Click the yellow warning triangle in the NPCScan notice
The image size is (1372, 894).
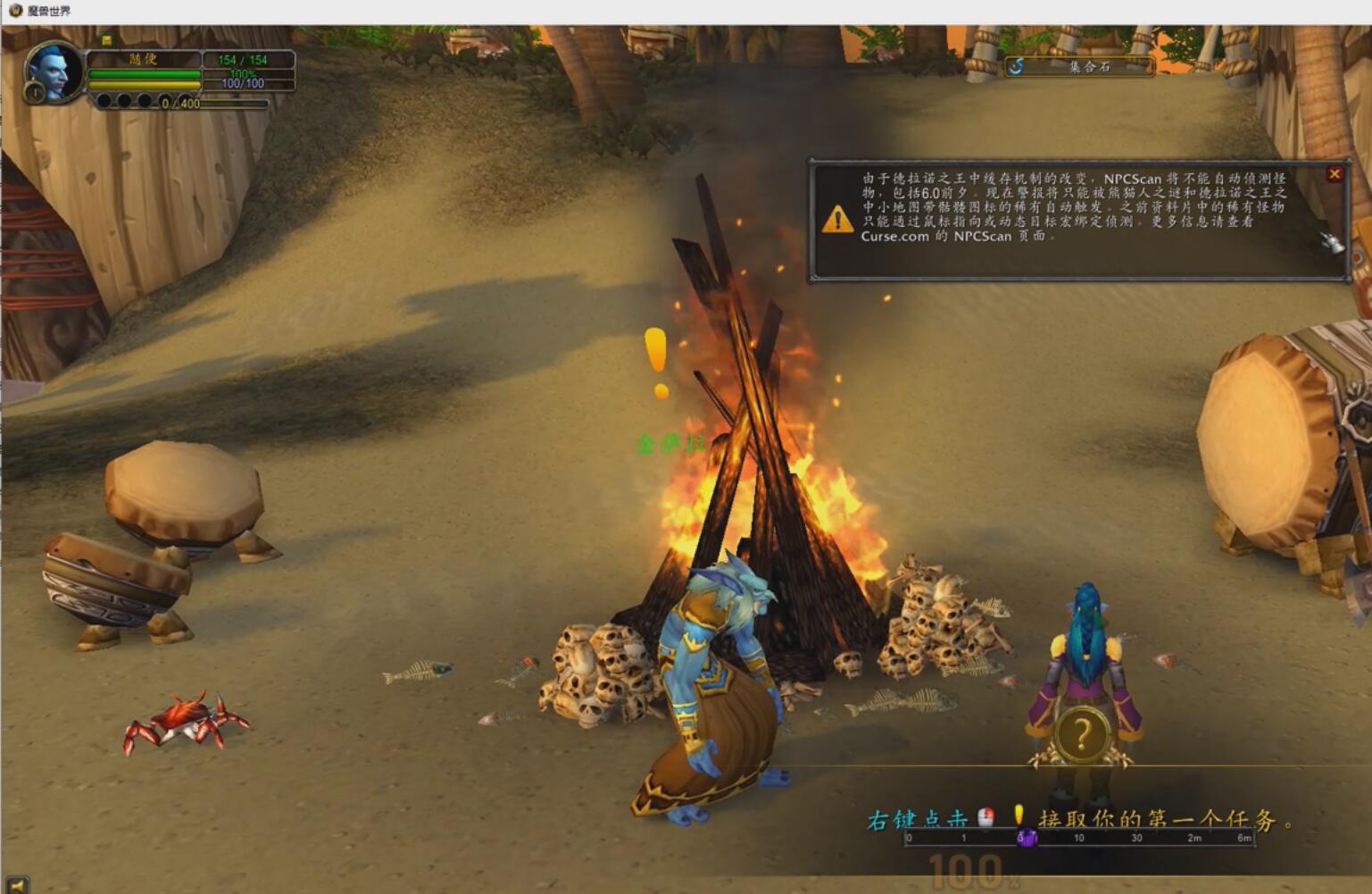click(x=837, y=219)
